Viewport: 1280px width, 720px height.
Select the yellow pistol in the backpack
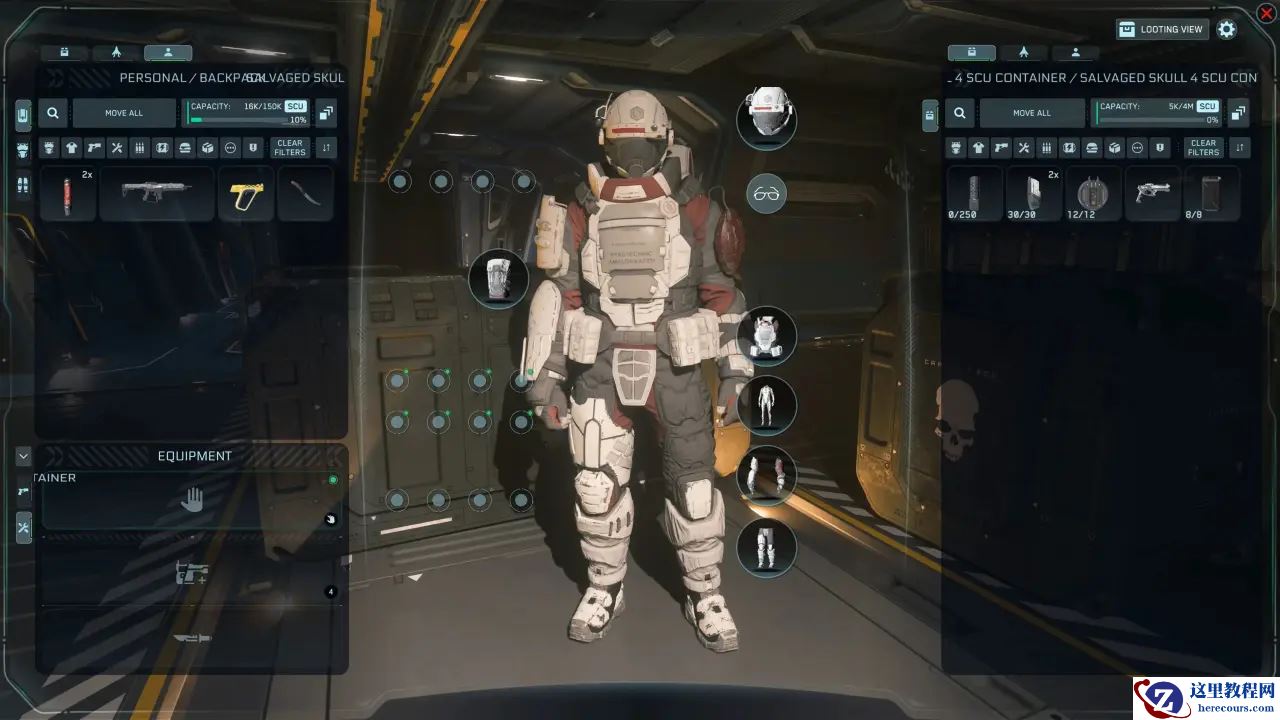[245, 194]
